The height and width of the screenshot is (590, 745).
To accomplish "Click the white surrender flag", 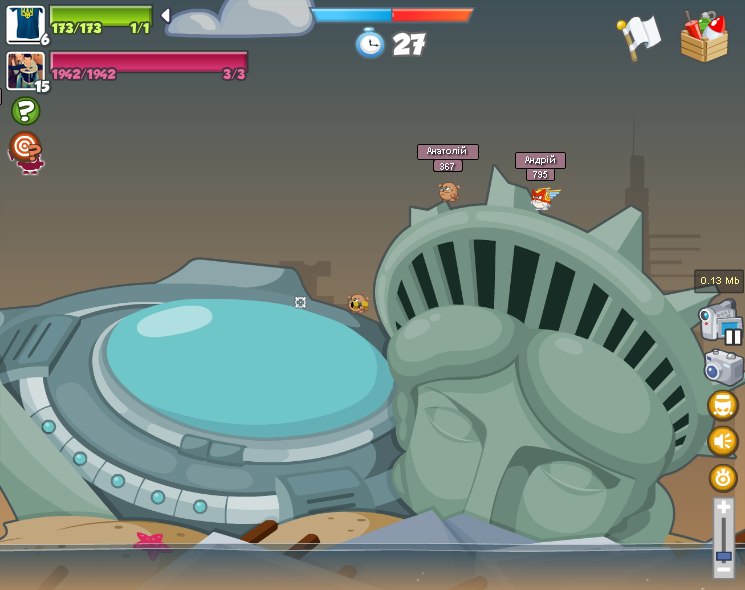I will 639,37.
